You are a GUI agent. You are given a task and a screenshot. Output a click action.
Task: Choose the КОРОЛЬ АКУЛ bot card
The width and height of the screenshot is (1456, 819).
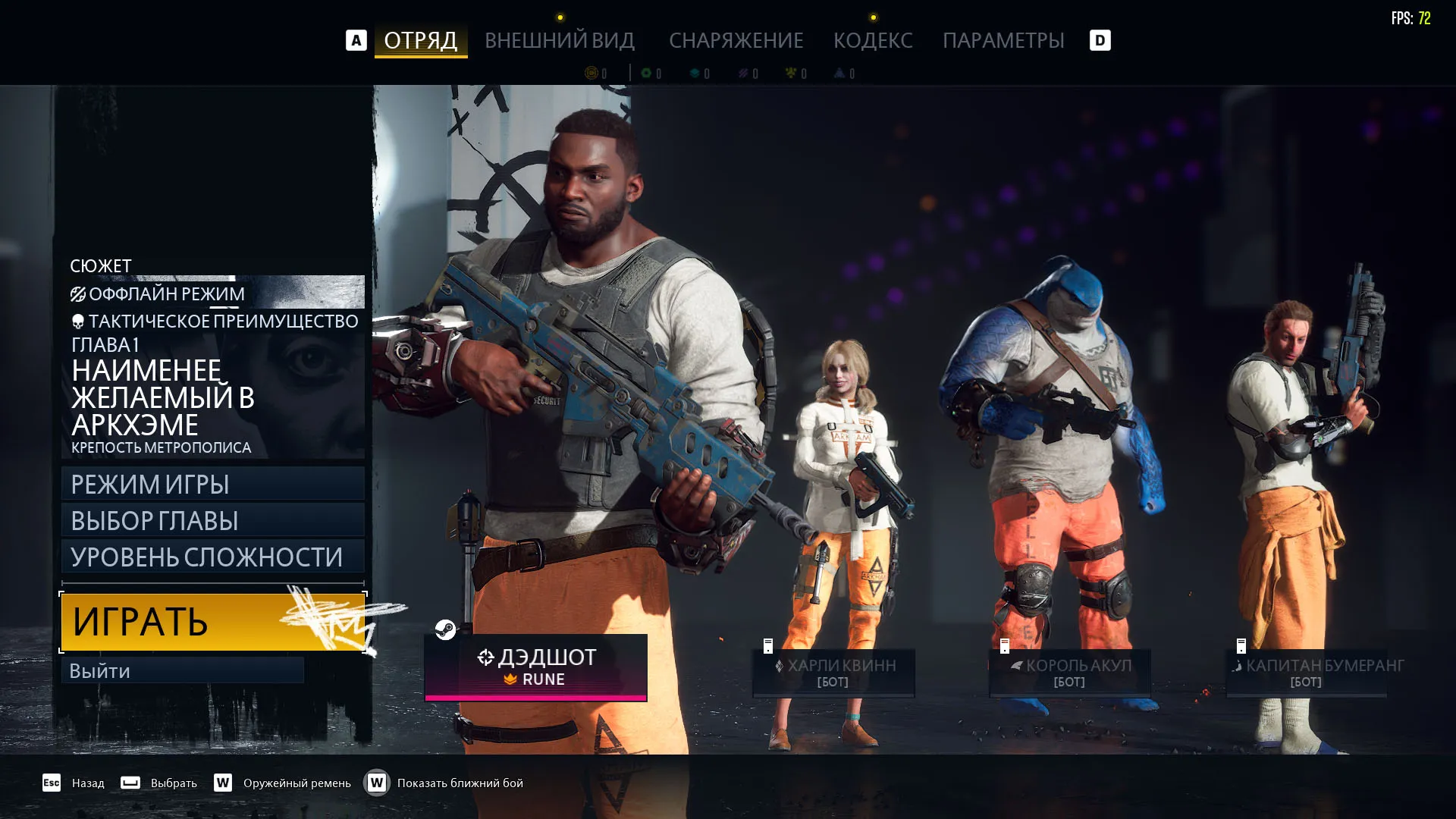click(1070, 672)
